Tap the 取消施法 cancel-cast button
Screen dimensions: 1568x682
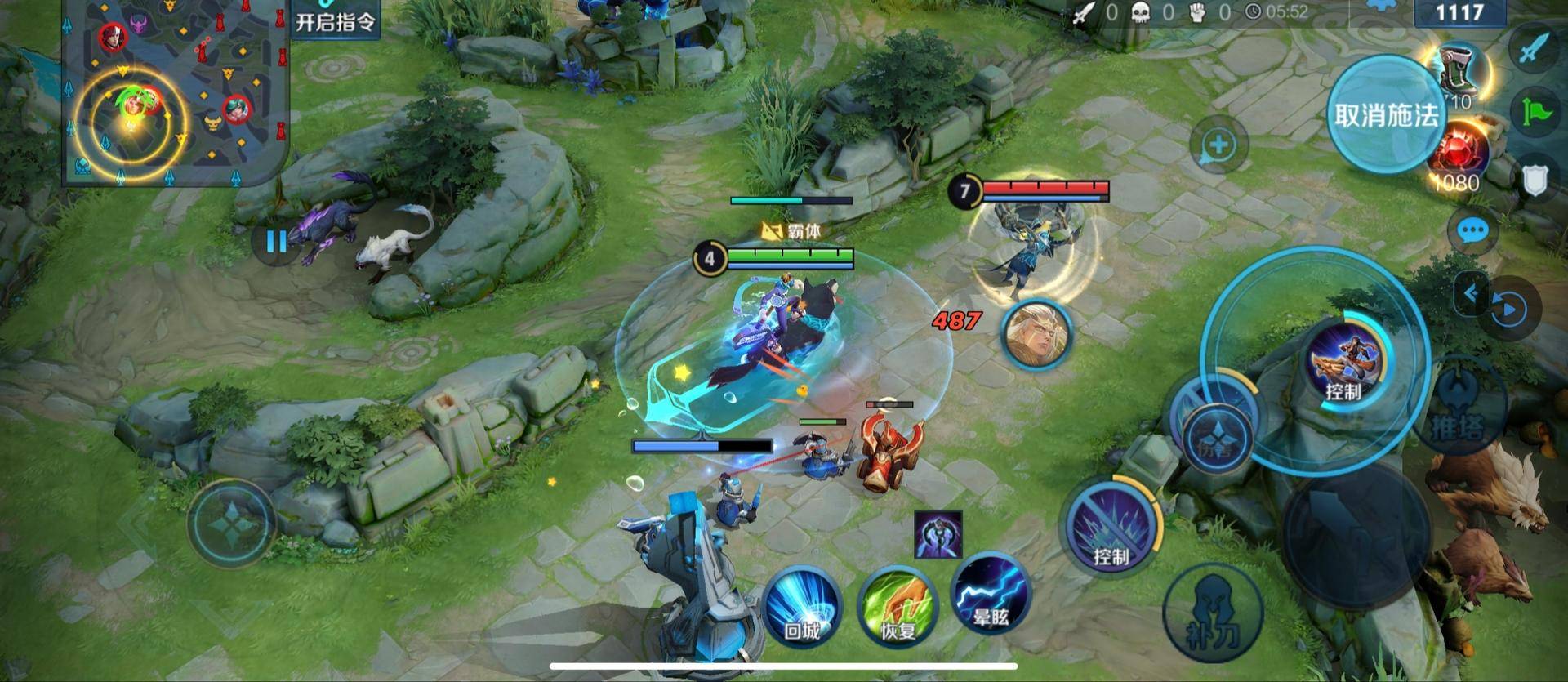(x=1386, y=114)
